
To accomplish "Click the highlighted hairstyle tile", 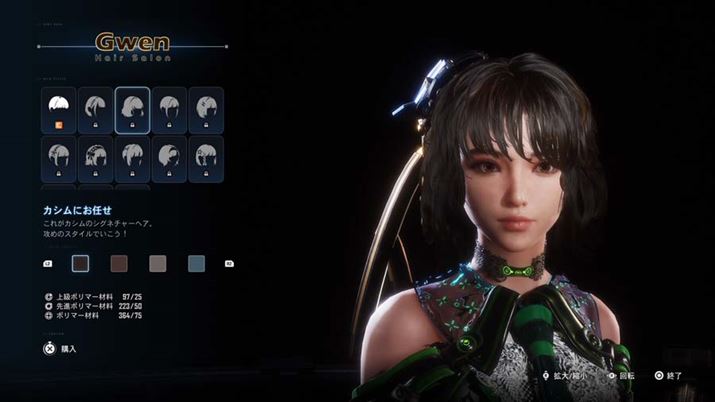I will click(132, 110).
